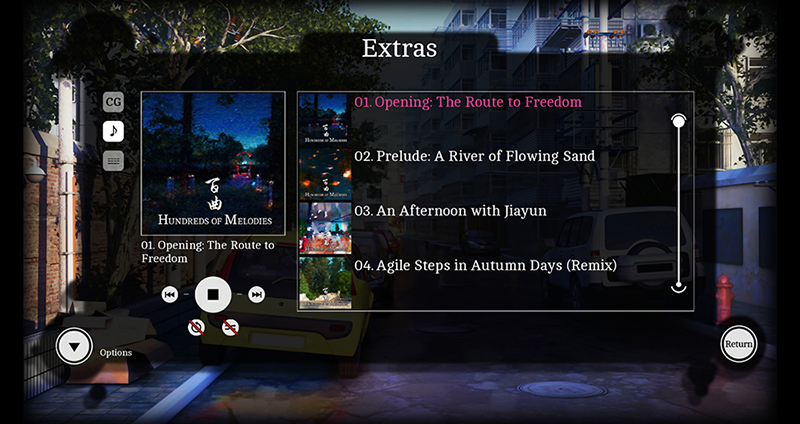Viewport: 800px width, 424px height.
Task: Switch to the CG gallery tab
Action: pos(114,101)
